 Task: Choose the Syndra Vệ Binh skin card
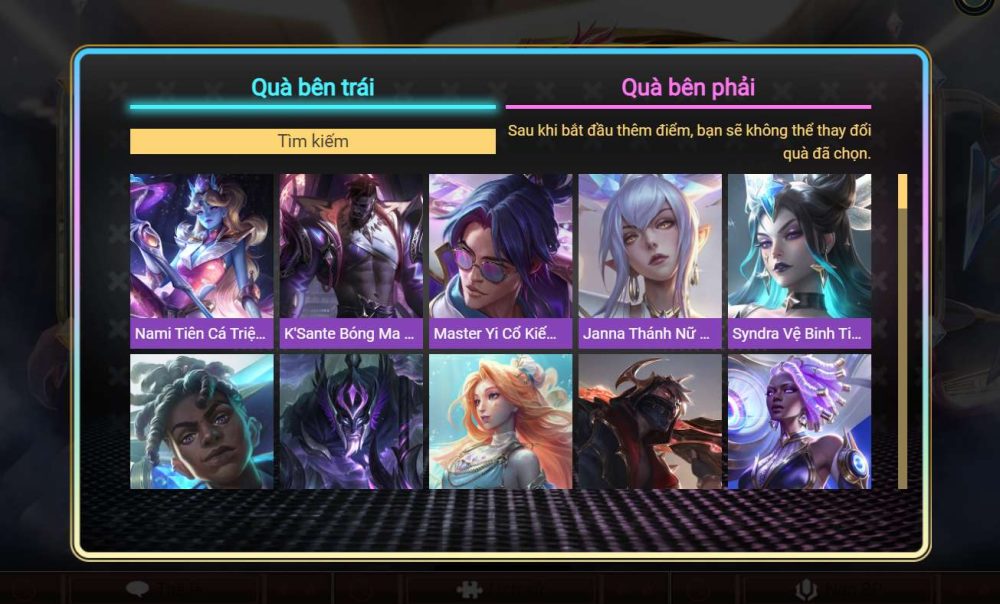click(799, 260)
